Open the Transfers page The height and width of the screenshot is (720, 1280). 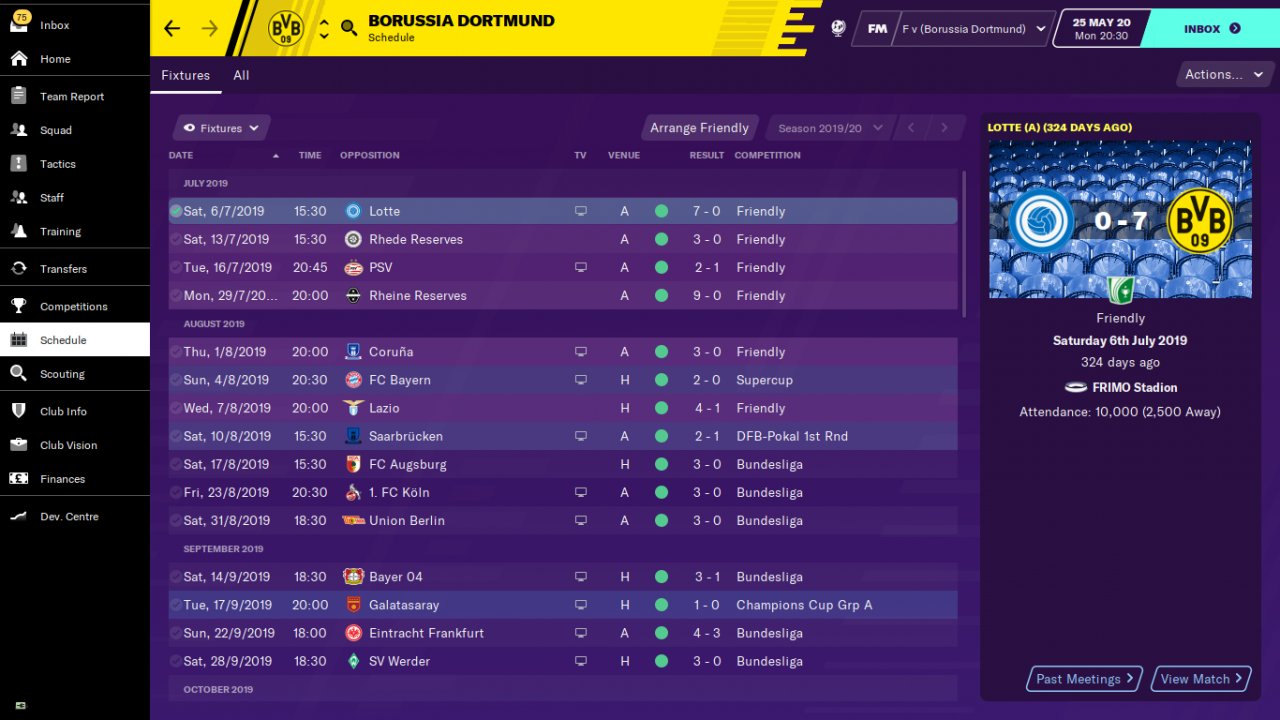pyautogui.click(x=63, y=269)
